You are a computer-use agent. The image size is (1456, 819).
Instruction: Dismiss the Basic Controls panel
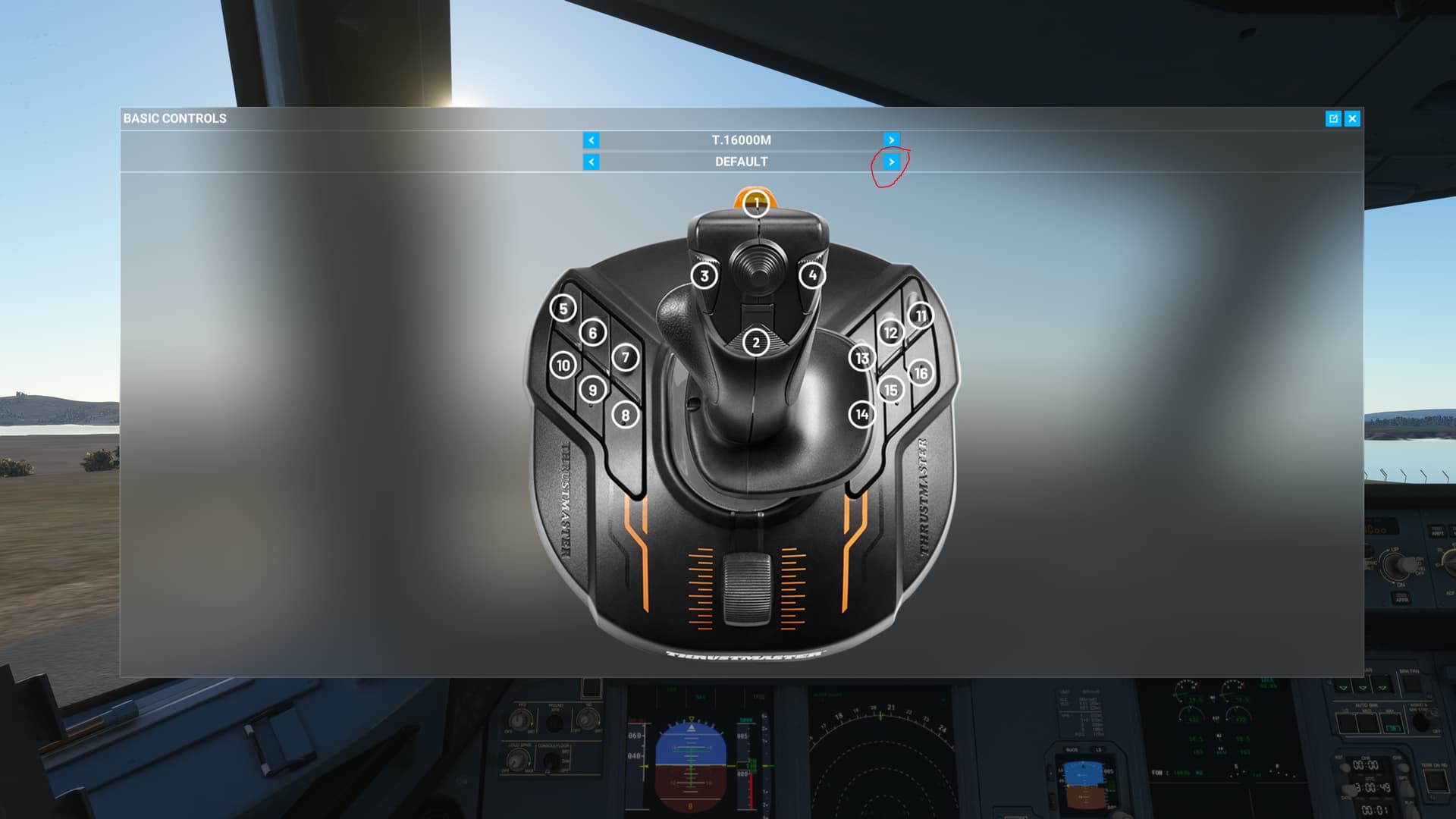(1353, 118)
